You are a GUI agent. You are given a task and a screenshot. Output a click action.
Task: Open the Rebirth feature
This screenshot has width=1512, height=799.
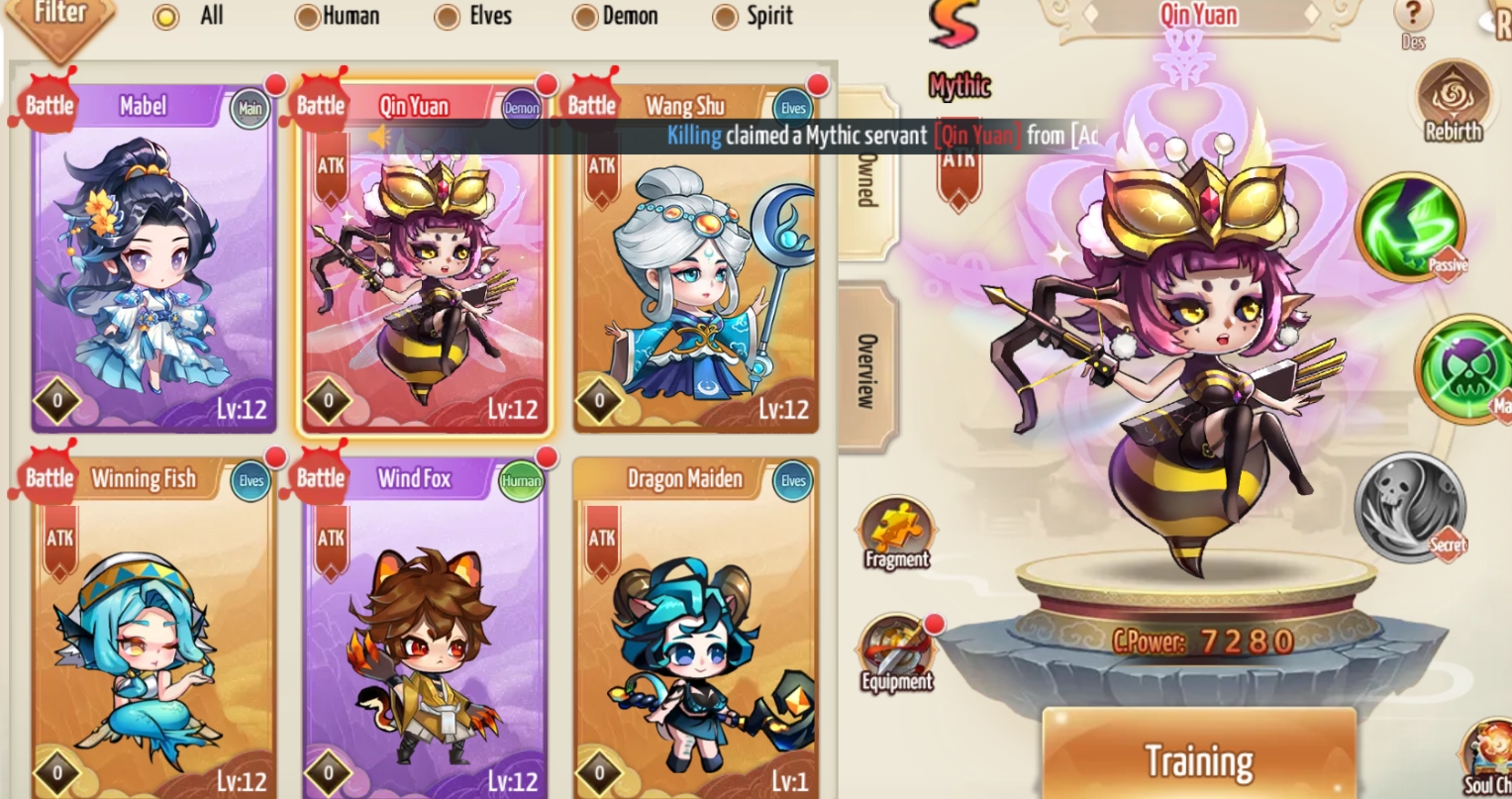click(1453, 104)
